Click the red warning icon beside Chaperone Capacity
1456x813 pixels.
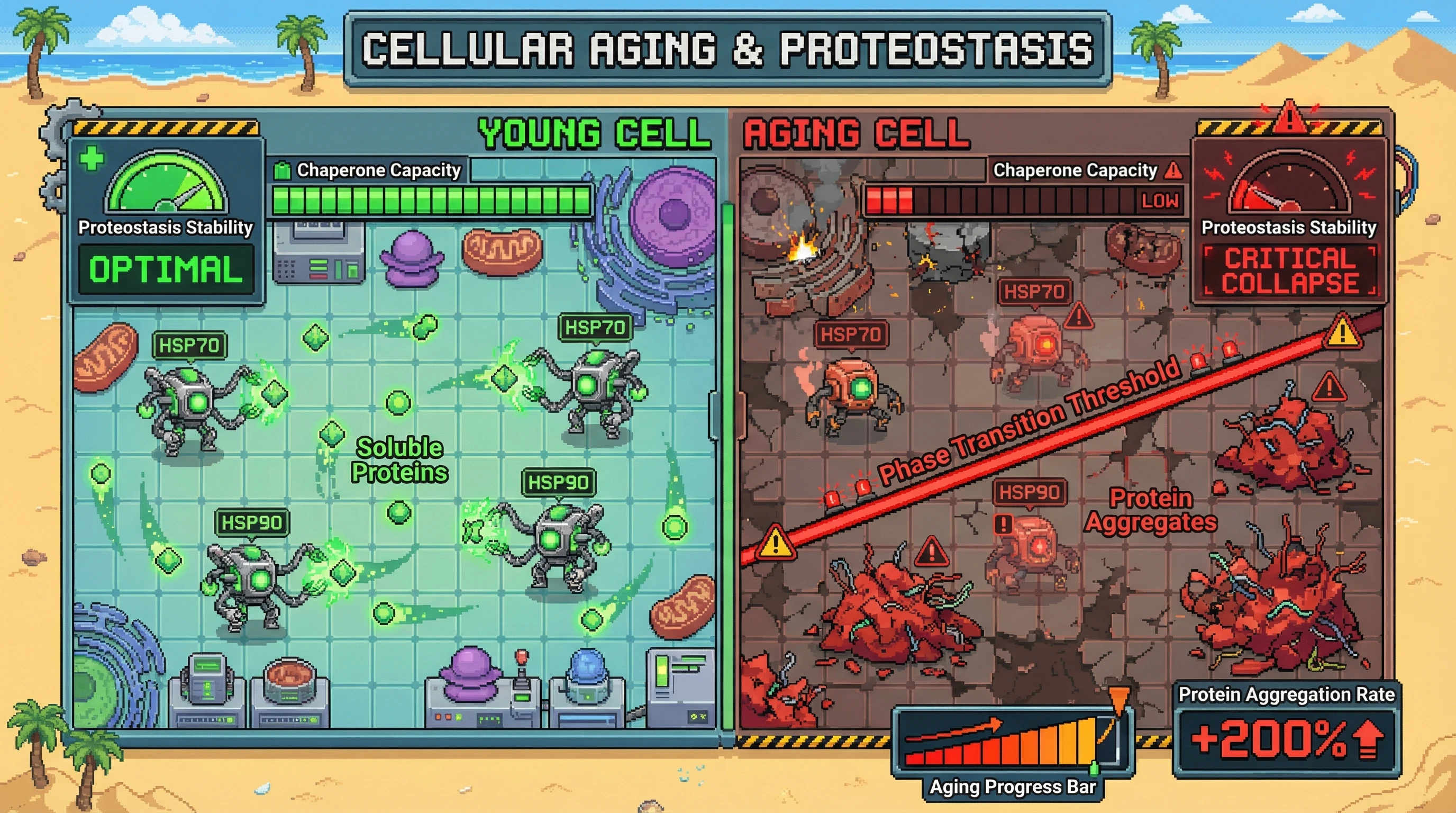pyautogui.click(x=1173, y=170)
